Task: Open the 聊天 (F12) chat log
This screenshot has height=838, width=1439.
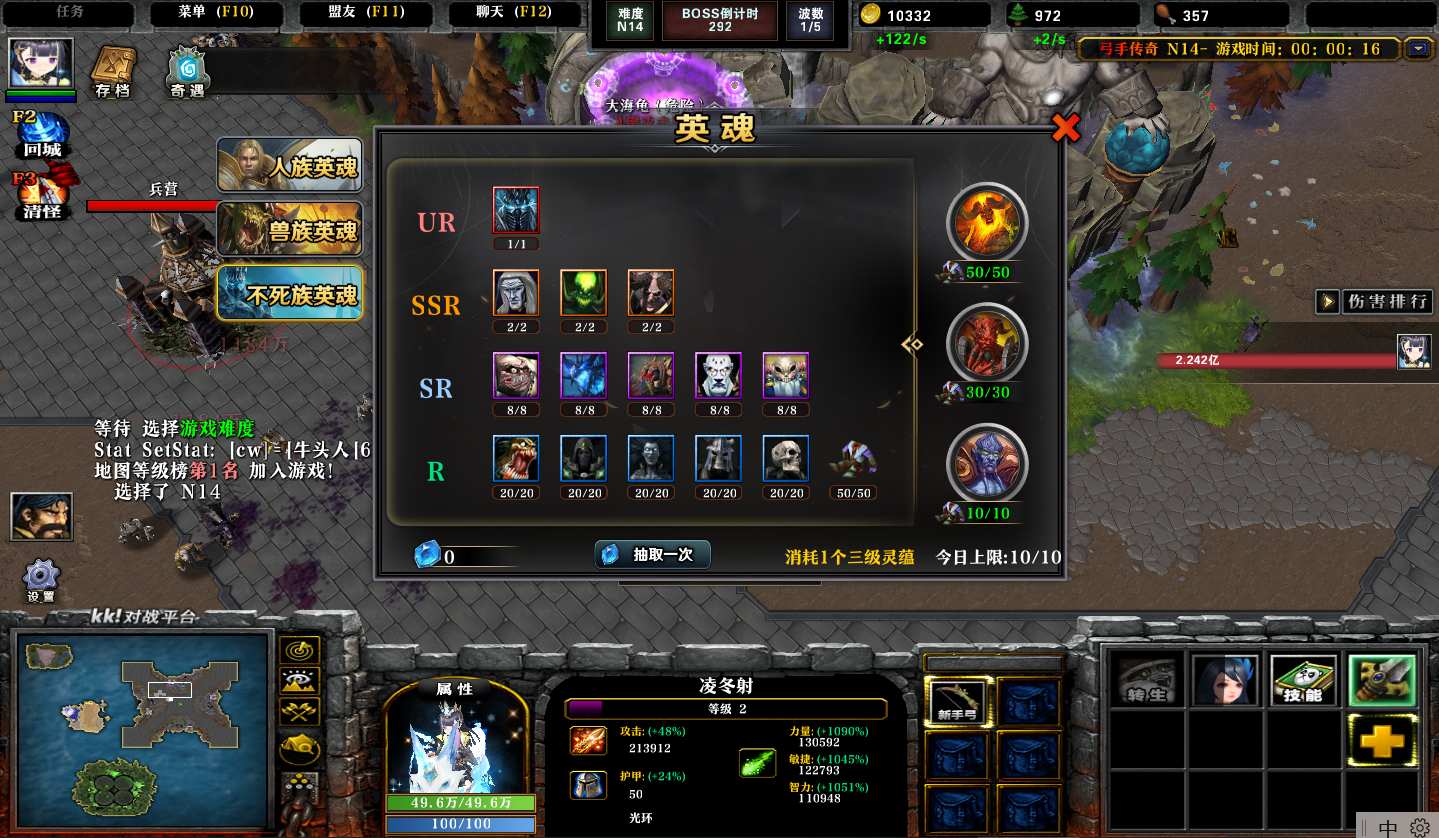Action: click(514, 13)
